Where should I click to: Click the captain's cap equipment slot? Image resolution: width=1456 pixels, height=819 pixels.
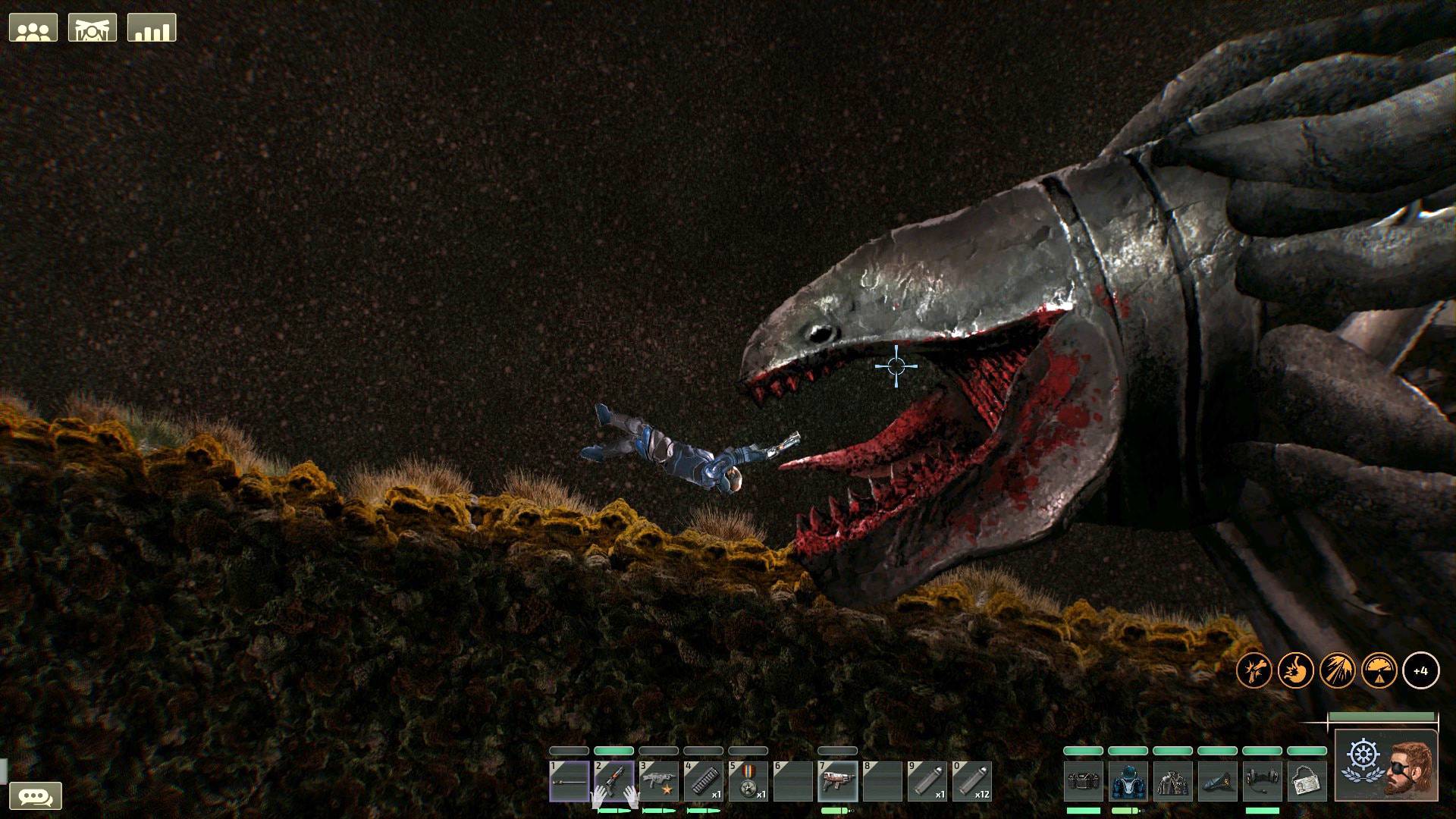1217,781
